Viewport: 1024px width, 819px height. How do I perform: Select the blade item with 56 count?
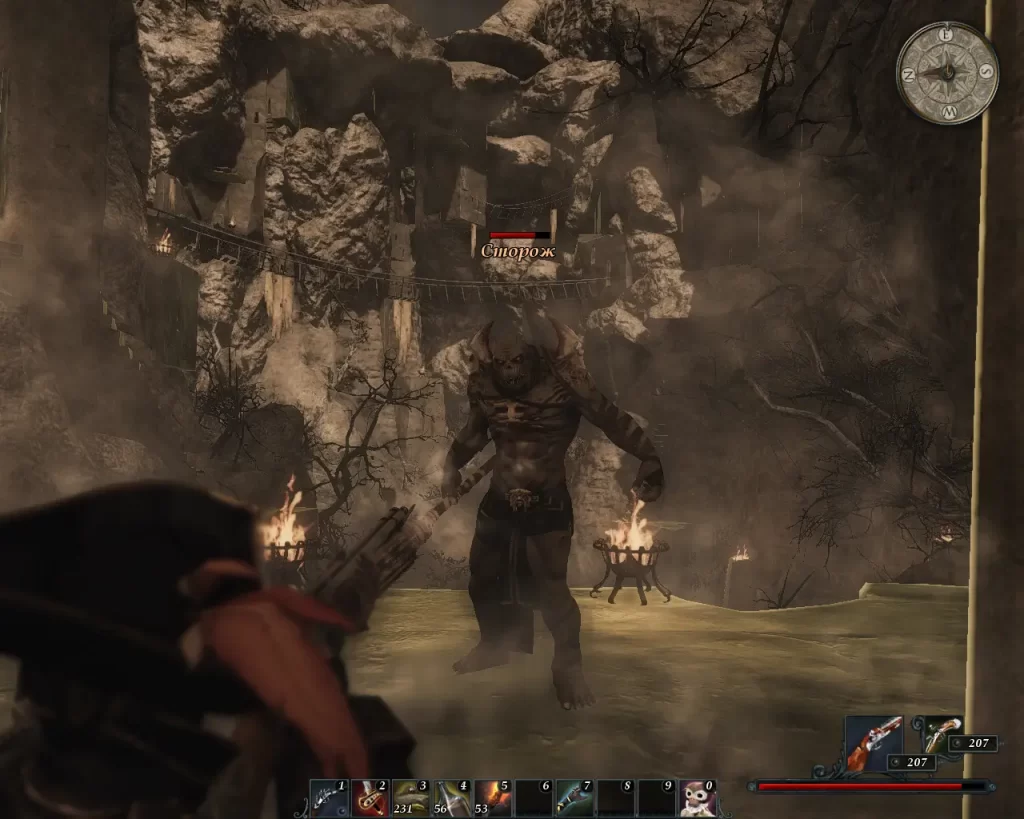450,798
